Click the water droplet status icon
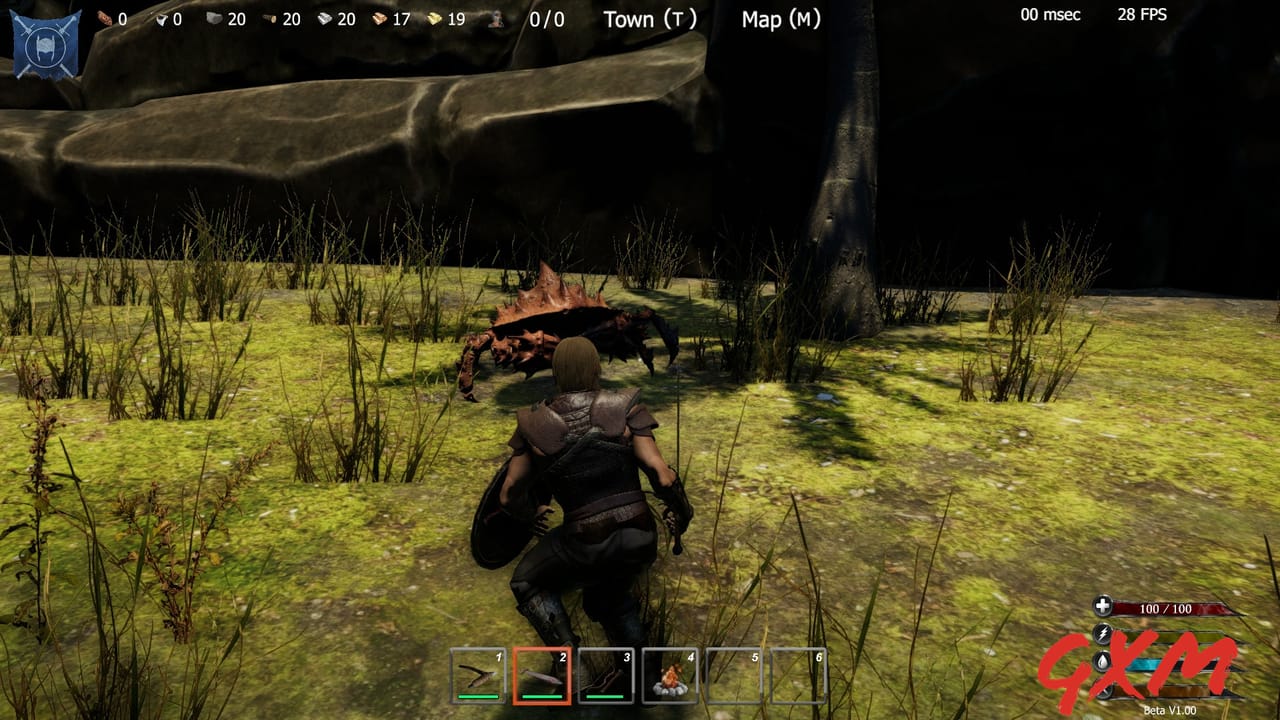 1101,662
